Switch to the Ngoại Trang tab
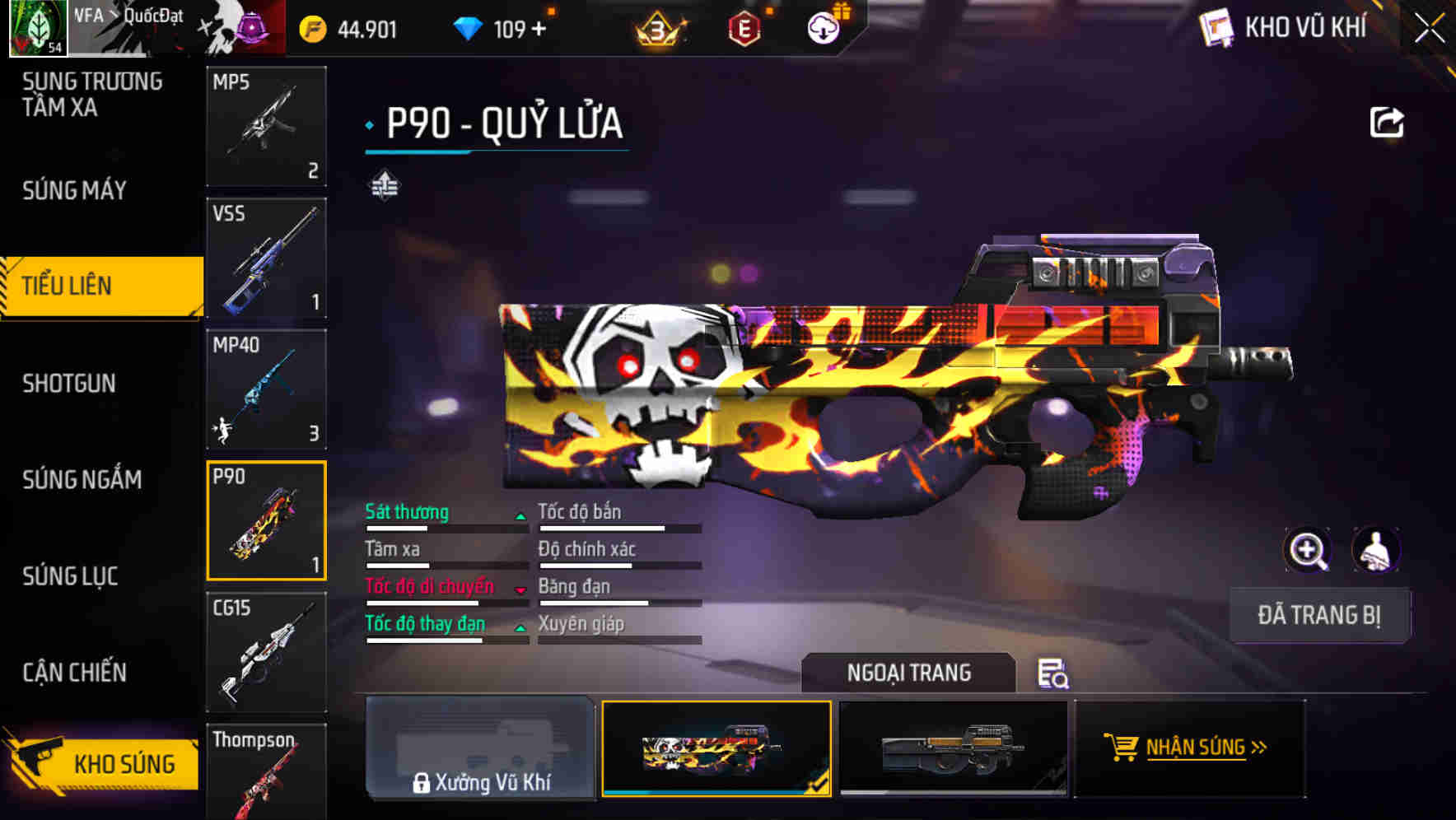Viewport: 1456px width, 820px height. (x=909, y=673)
